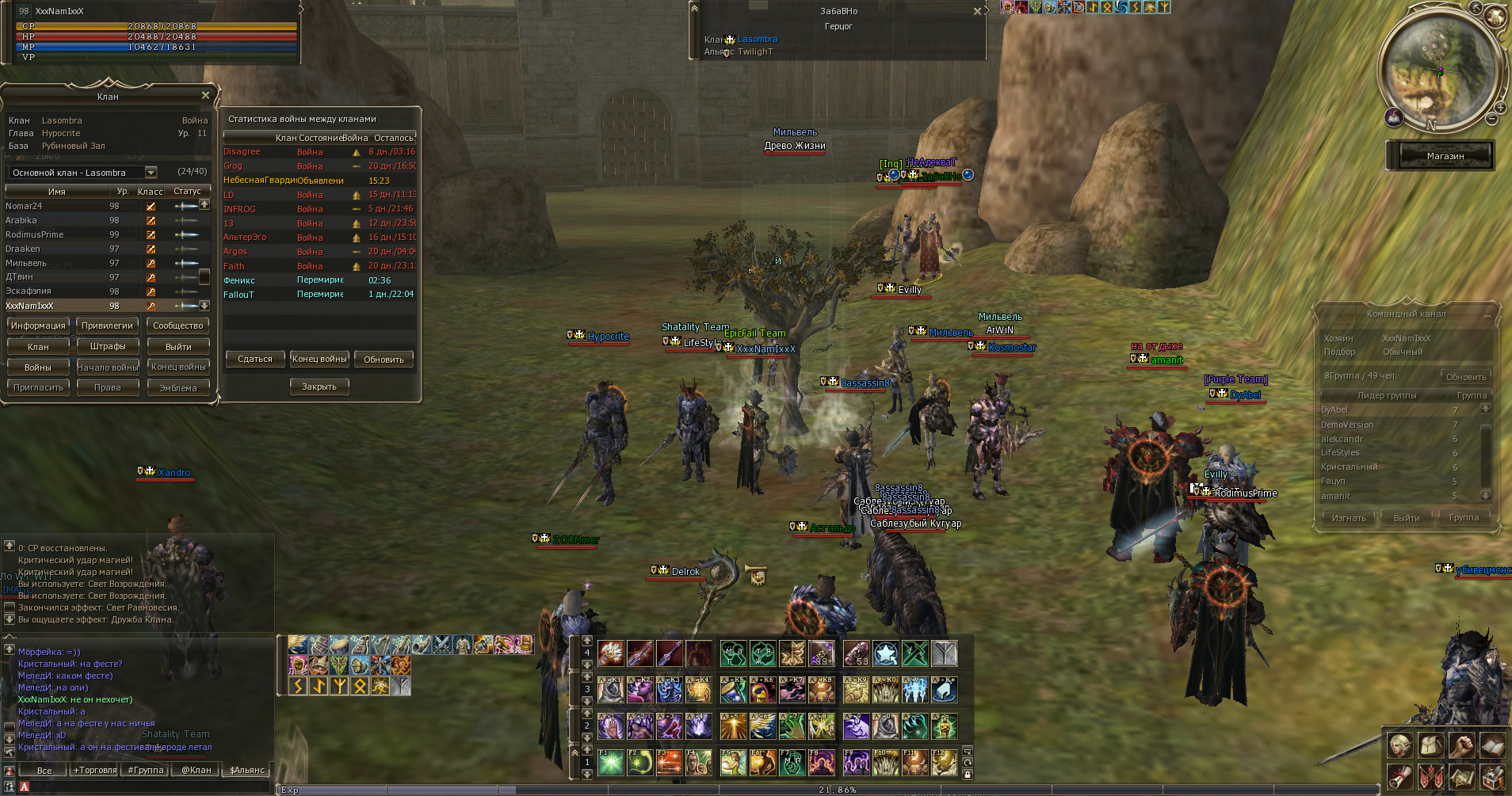
Task: Switch to the $Альянс chat tab
Action: coord(247,770)
